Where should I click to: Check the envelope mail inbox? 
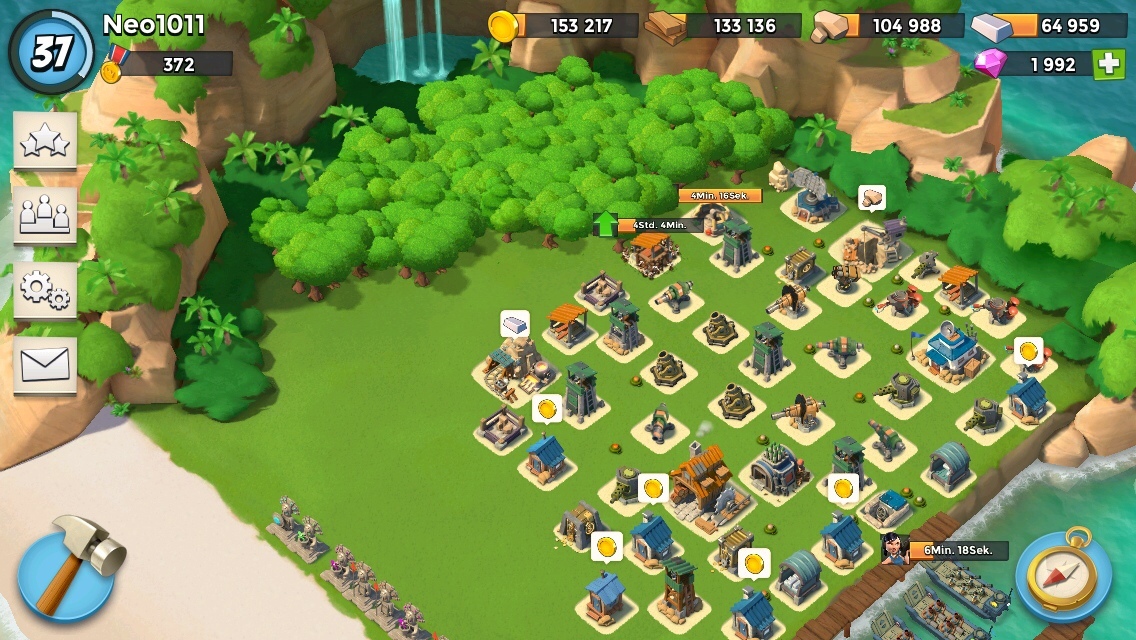coord(45,364)
